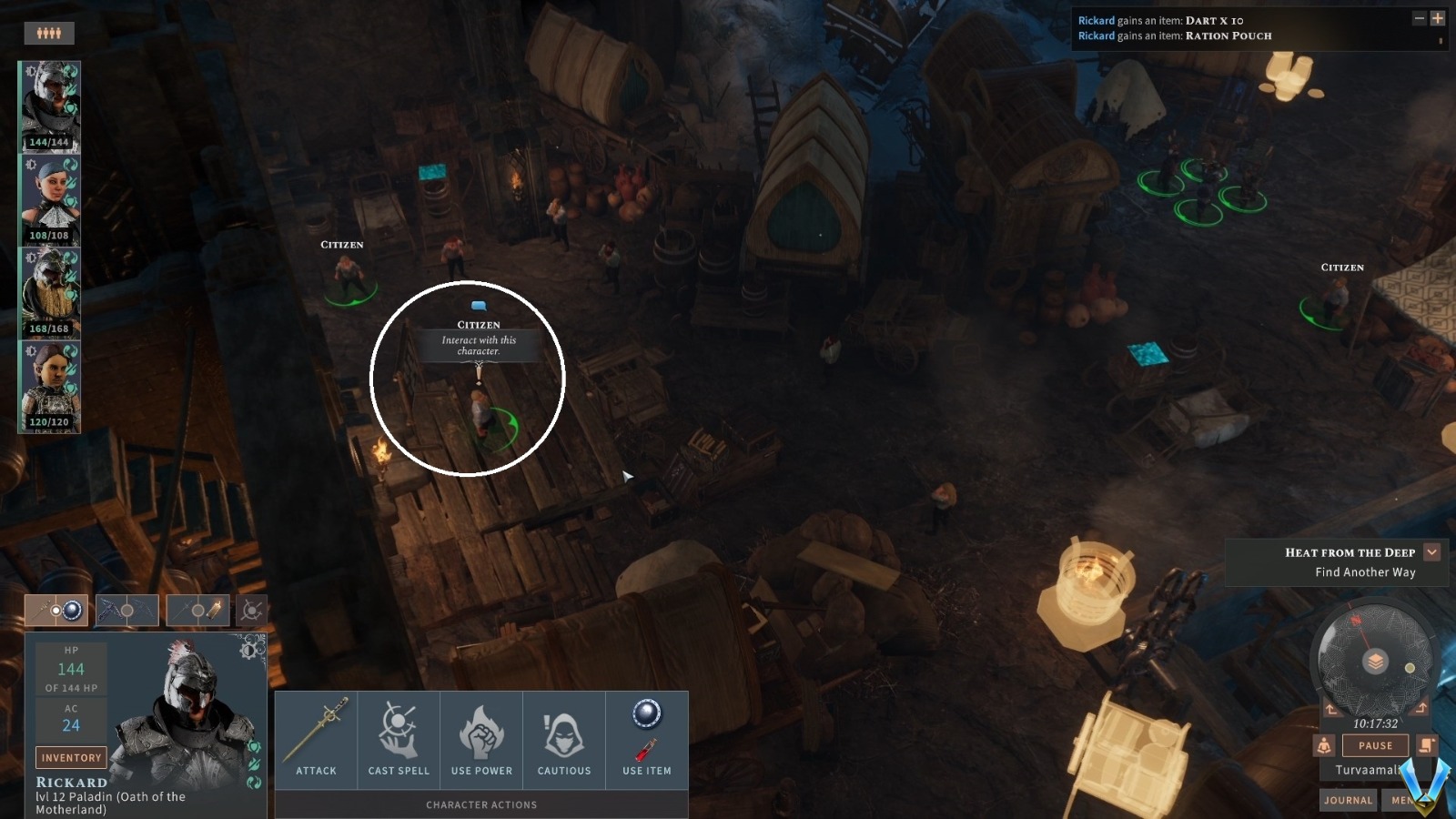Choose the Use Power action
The height and width of the screenshot is (819, 1456).
click(x=481, y=739)
